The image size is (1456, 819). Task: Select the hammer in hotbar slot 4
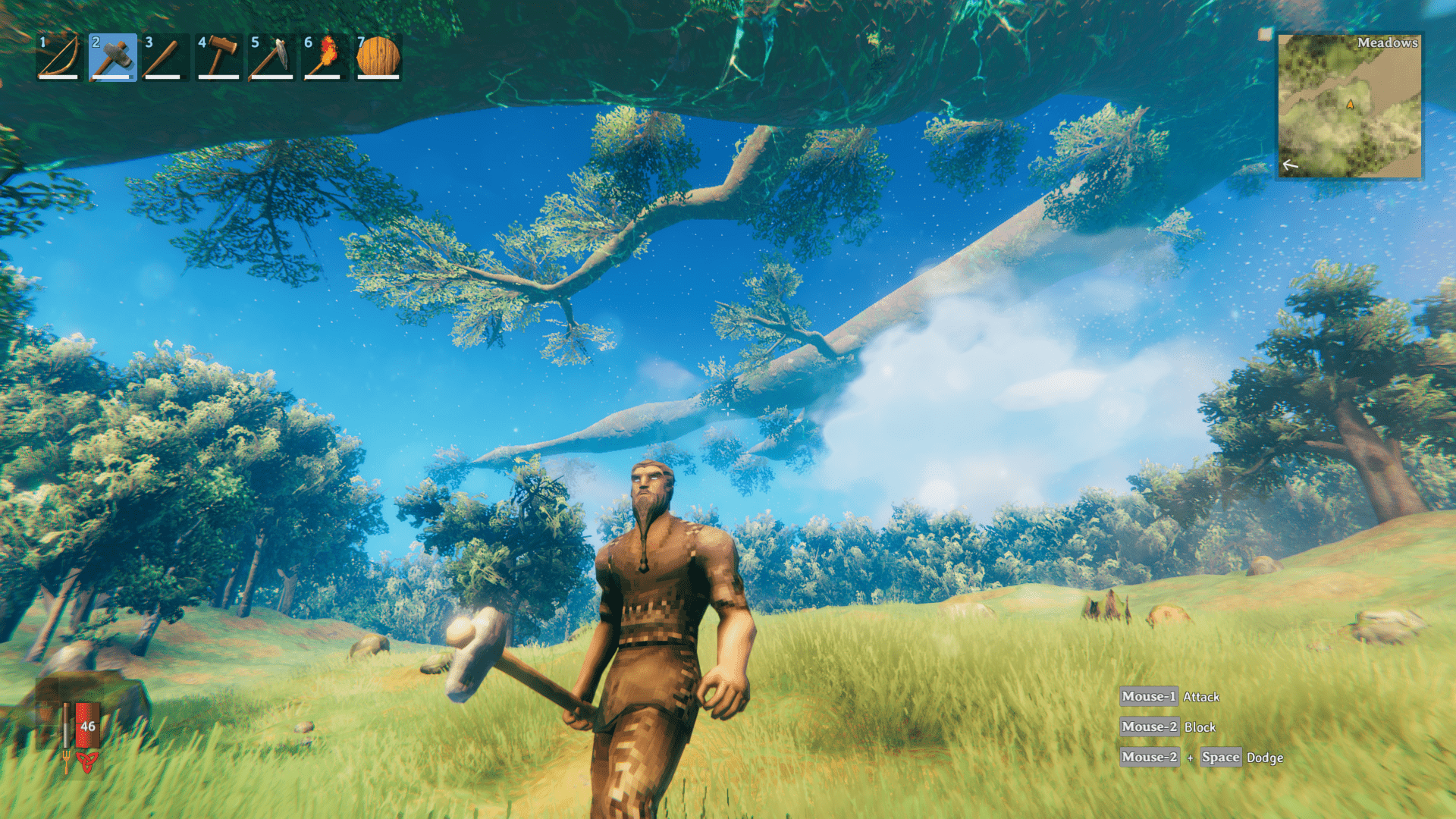(x=217, y=58)
